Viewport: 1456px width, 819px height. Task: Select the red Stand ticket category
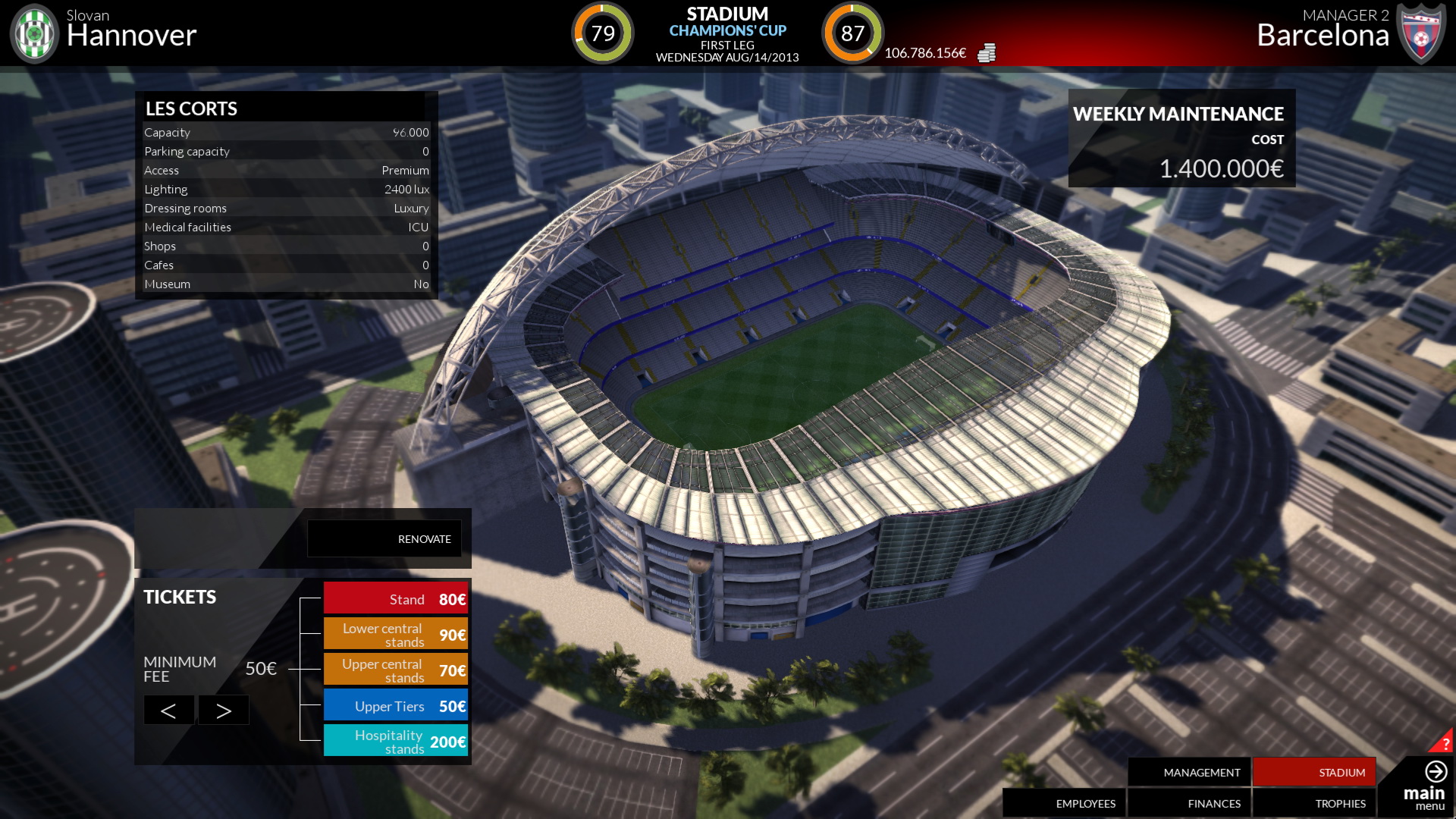(396, 598)
